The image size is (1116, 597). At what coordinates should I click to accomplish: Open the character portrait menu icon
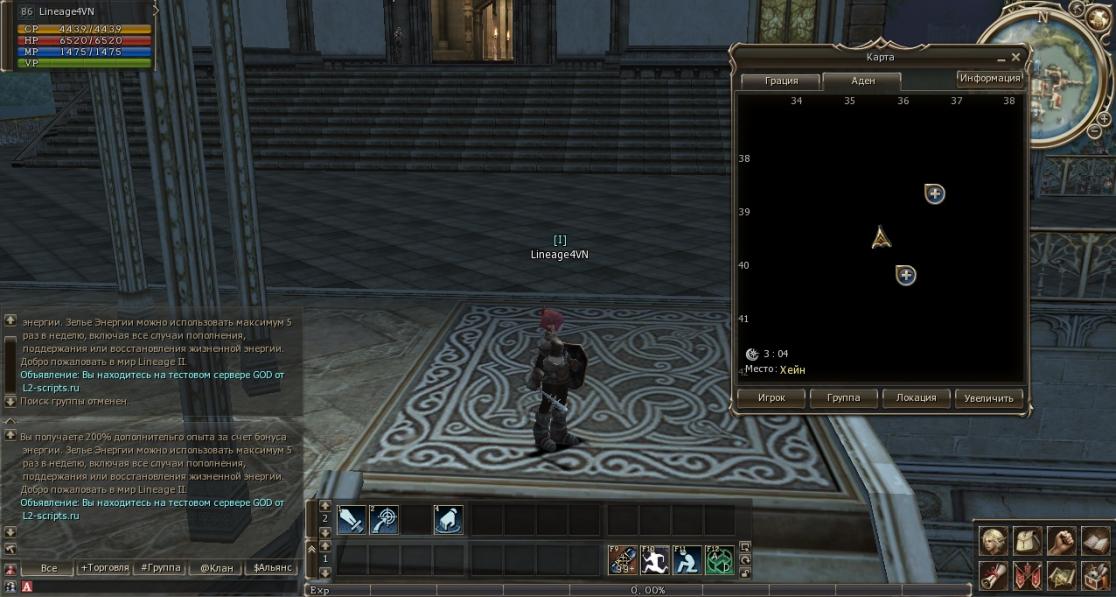[x=993, y=541]
